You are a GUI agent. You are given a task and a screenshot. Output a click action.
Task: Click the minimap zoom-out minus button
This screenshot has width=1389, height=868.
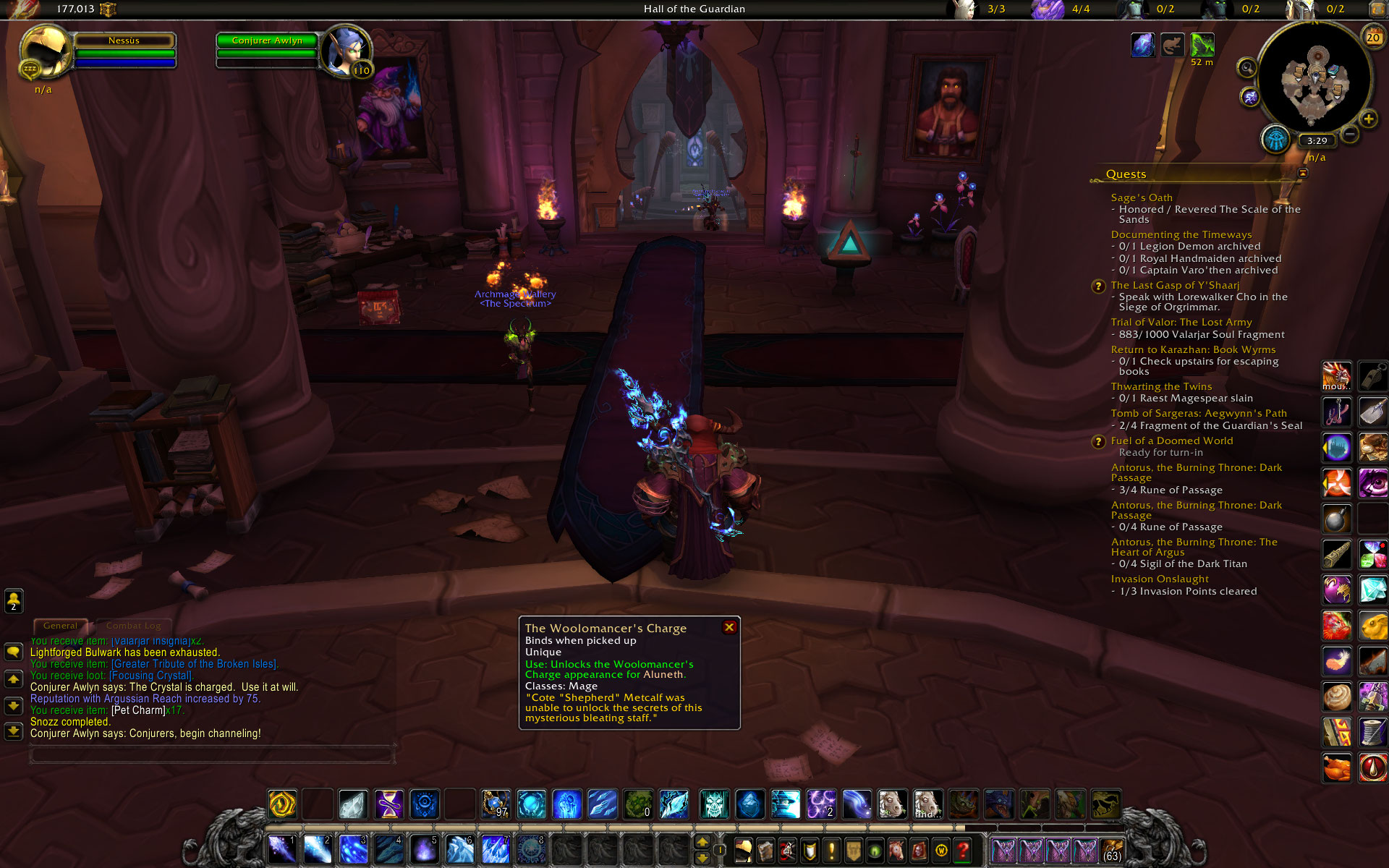tap(1349, 135)
